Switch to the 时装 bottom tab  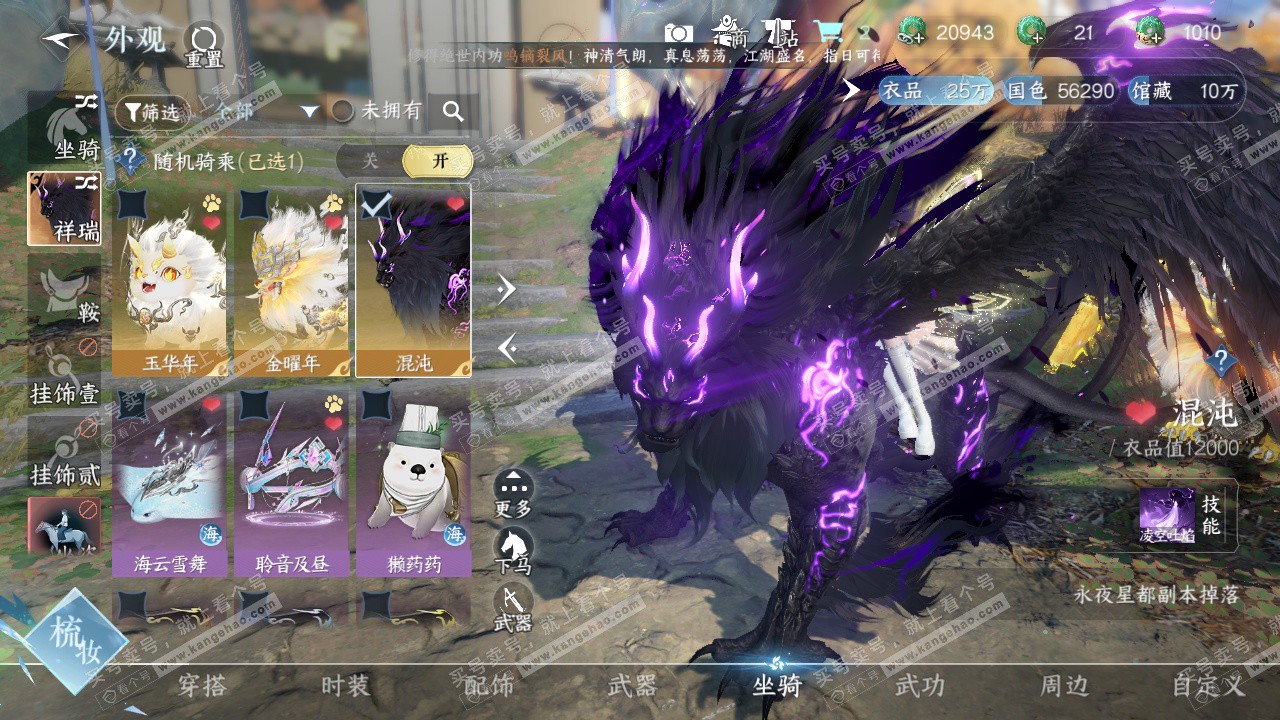click(345, 686)
